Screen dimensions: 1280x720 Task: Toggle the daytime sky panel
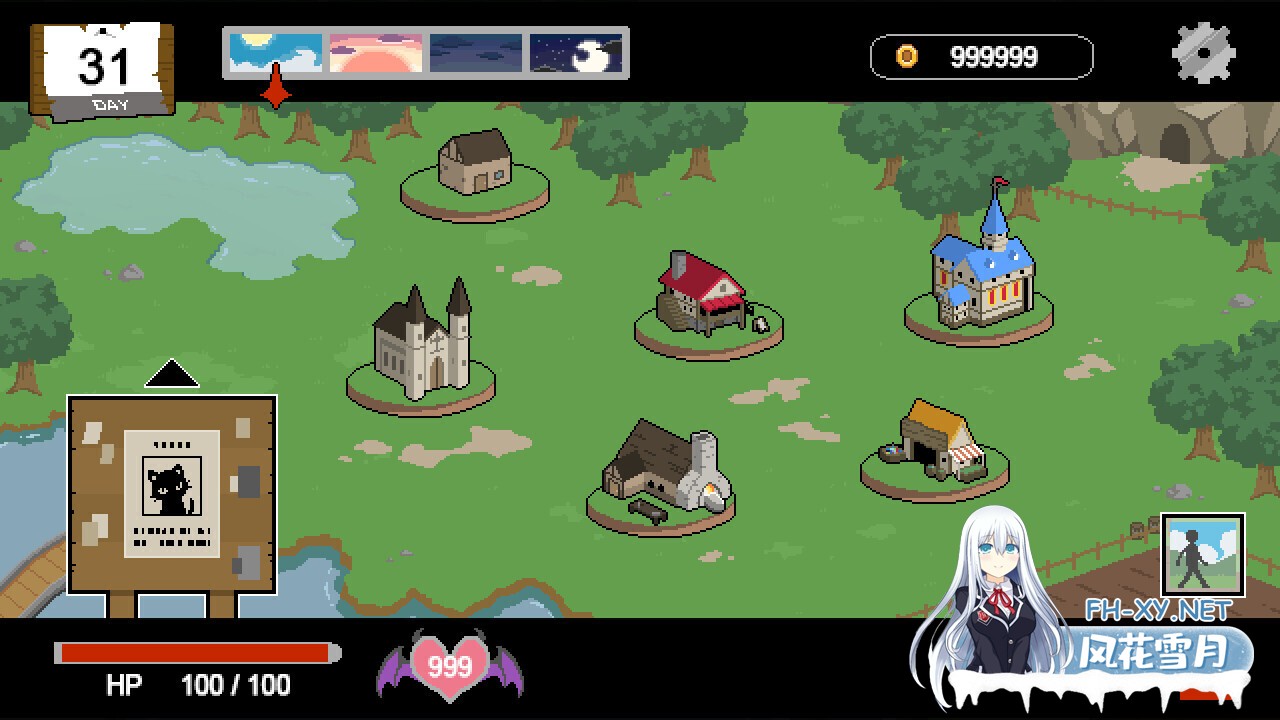[x=274, y=54]
